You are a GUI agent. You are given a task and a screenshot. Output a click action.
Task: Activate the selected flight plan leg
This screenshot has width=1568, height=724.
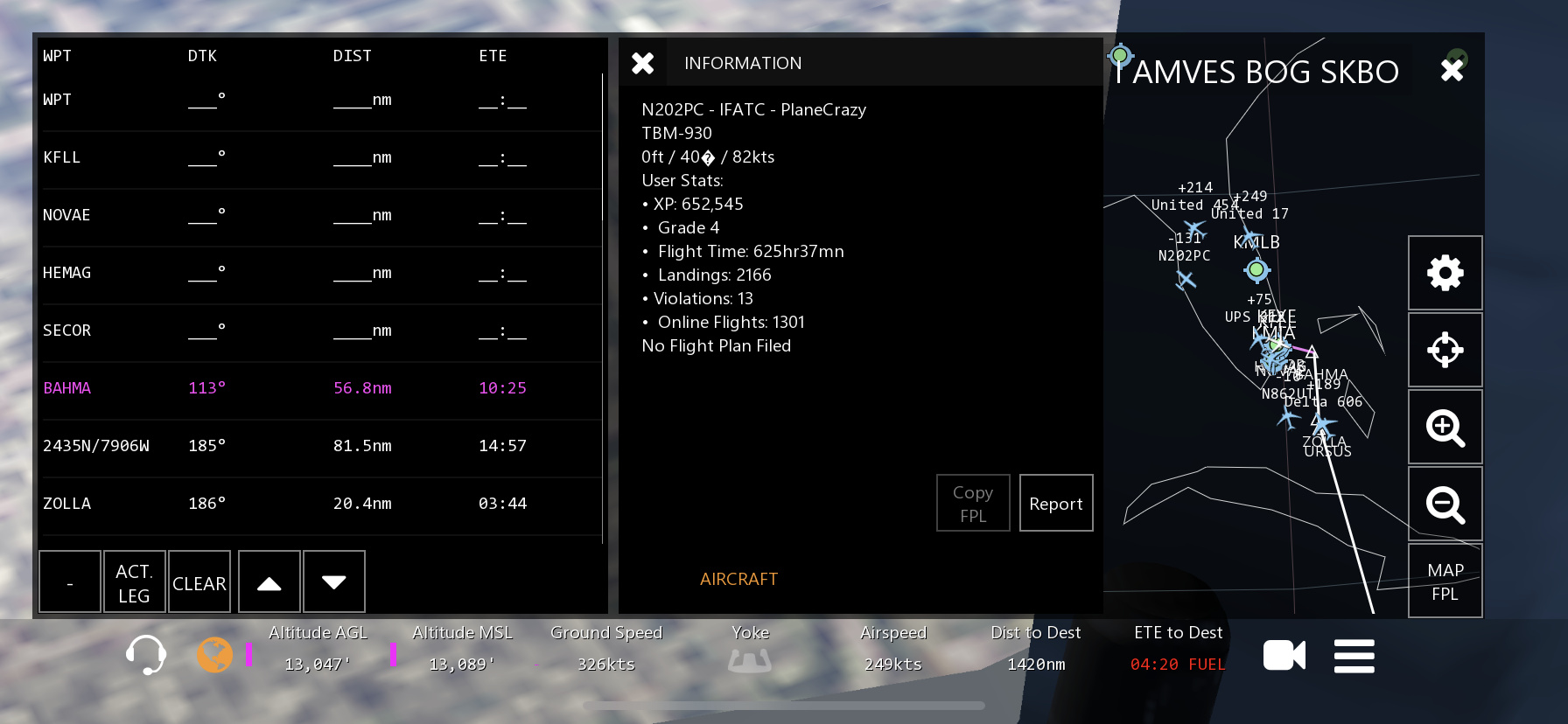(134, 582)
